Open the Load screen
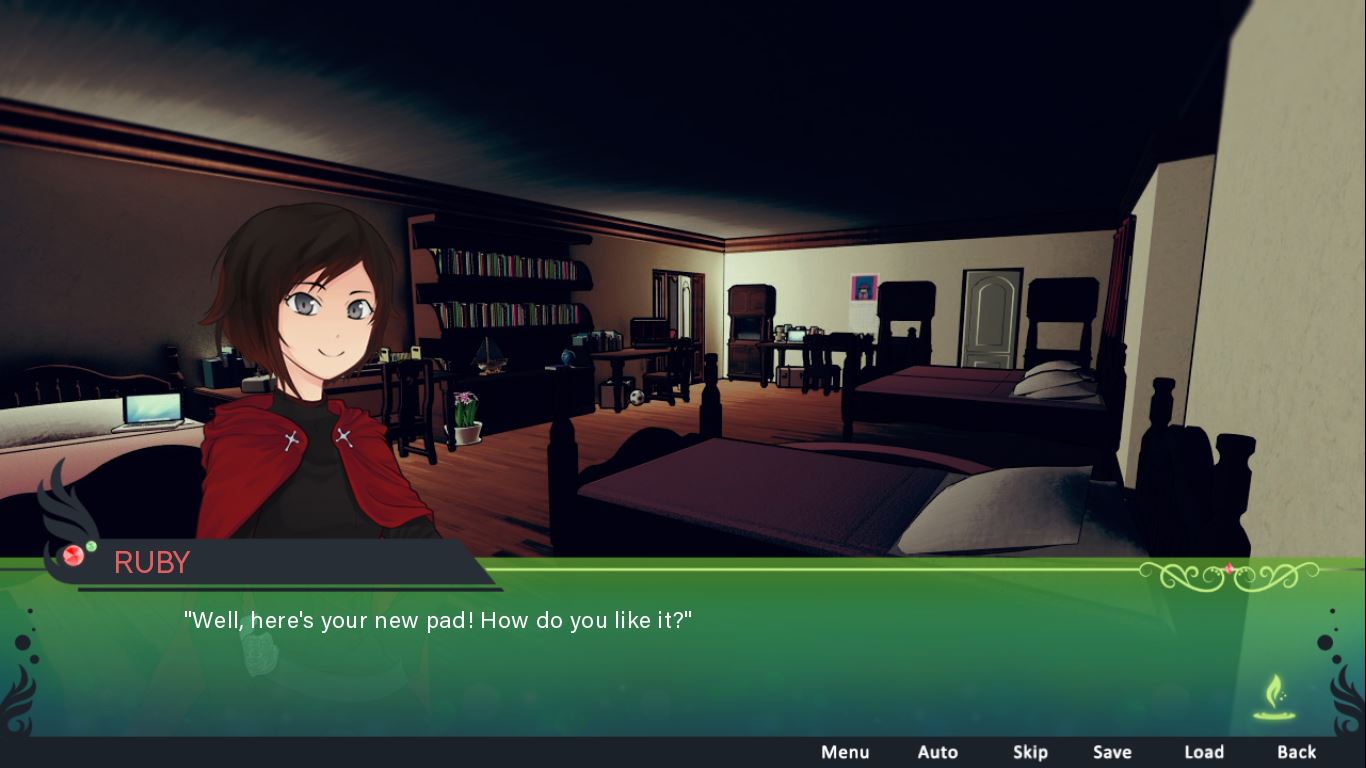Screen dimensions: 1366x768 coord(1204,752)
